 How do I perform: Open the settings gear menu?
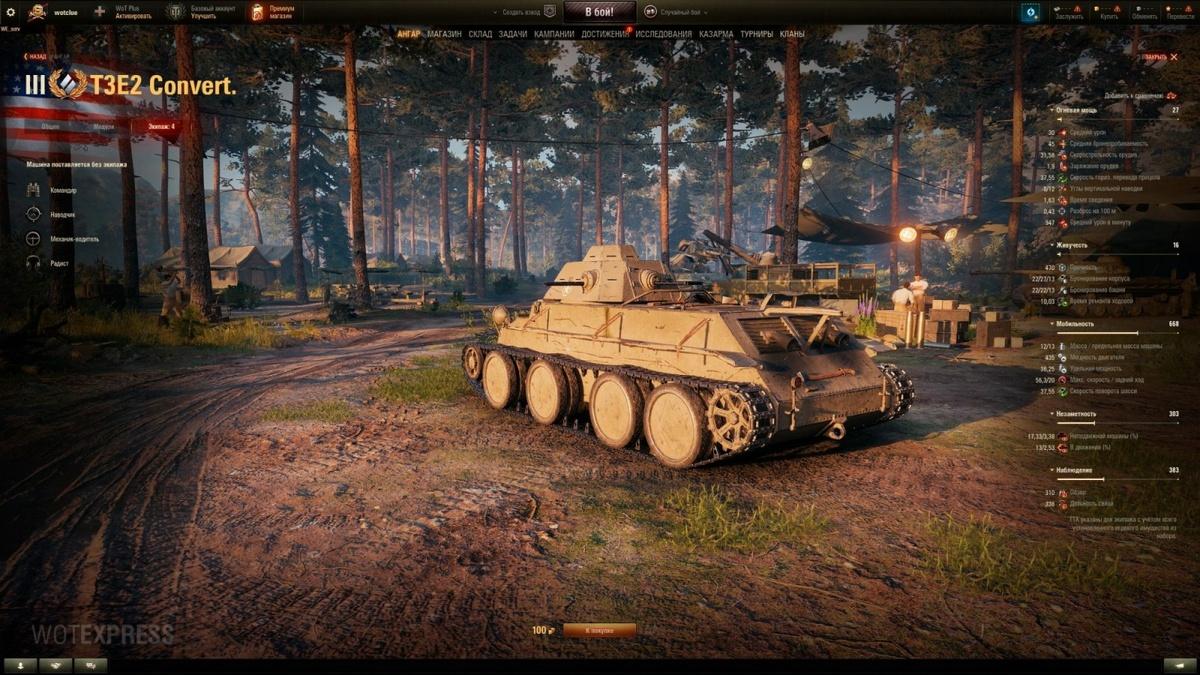coord(10,12)
